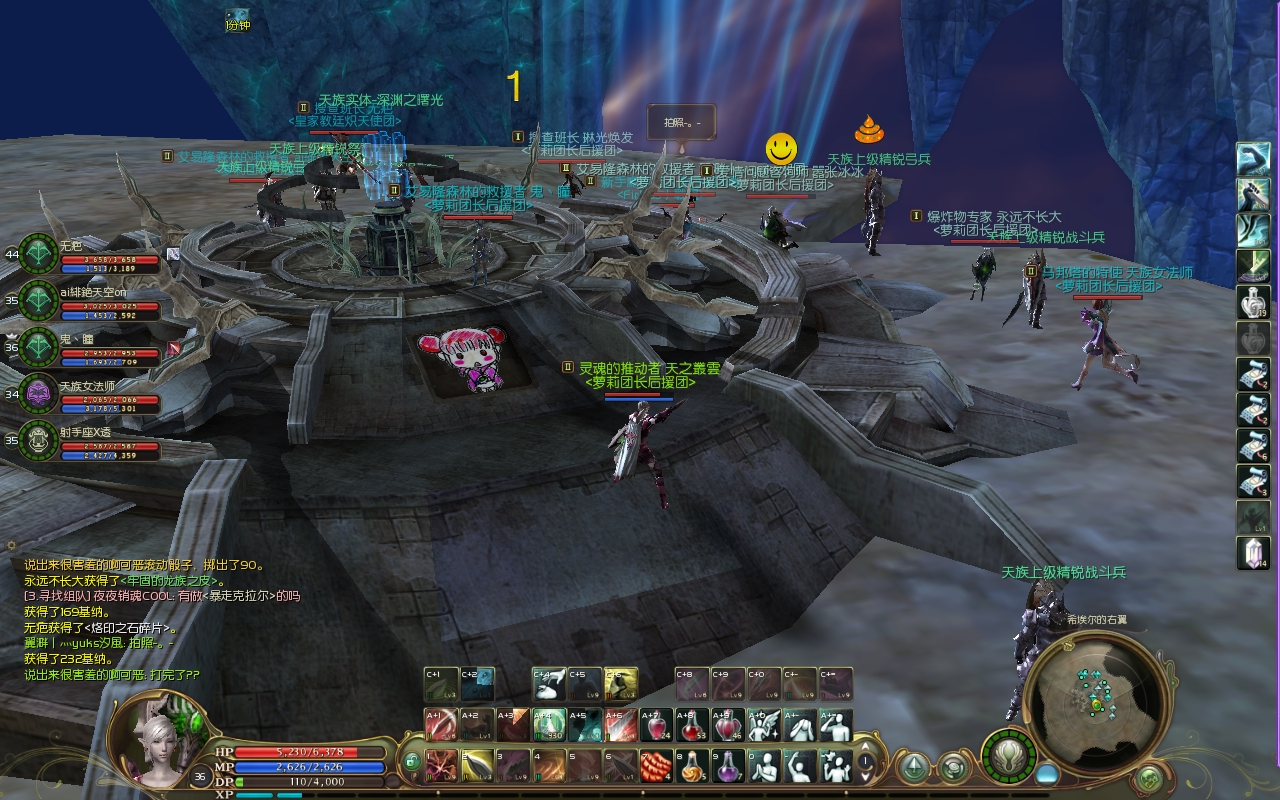Choose party member 射手座X透

coord(40,439)
